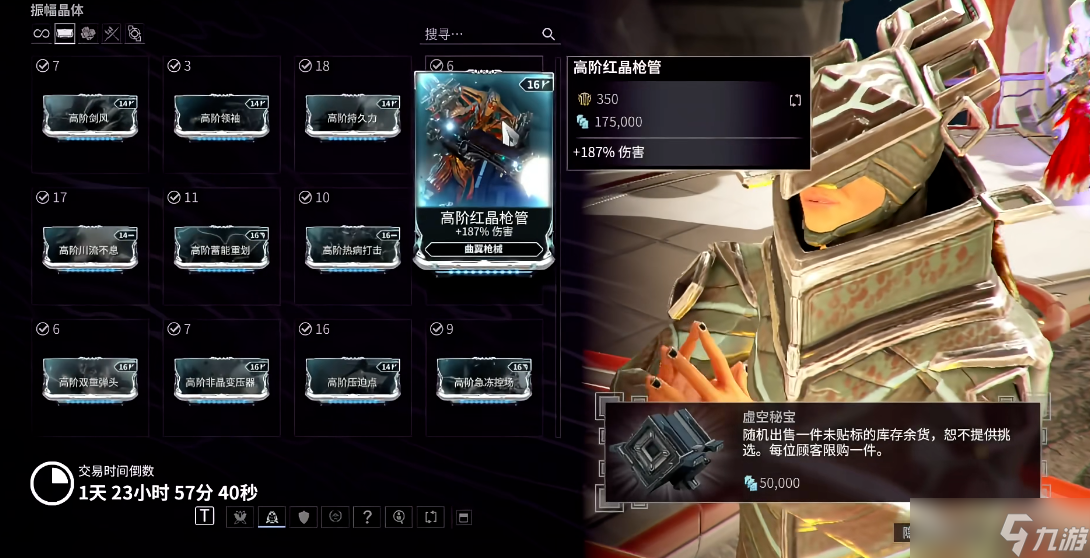Select the 高阶压迫点 mod card

(x=352, y=381)
